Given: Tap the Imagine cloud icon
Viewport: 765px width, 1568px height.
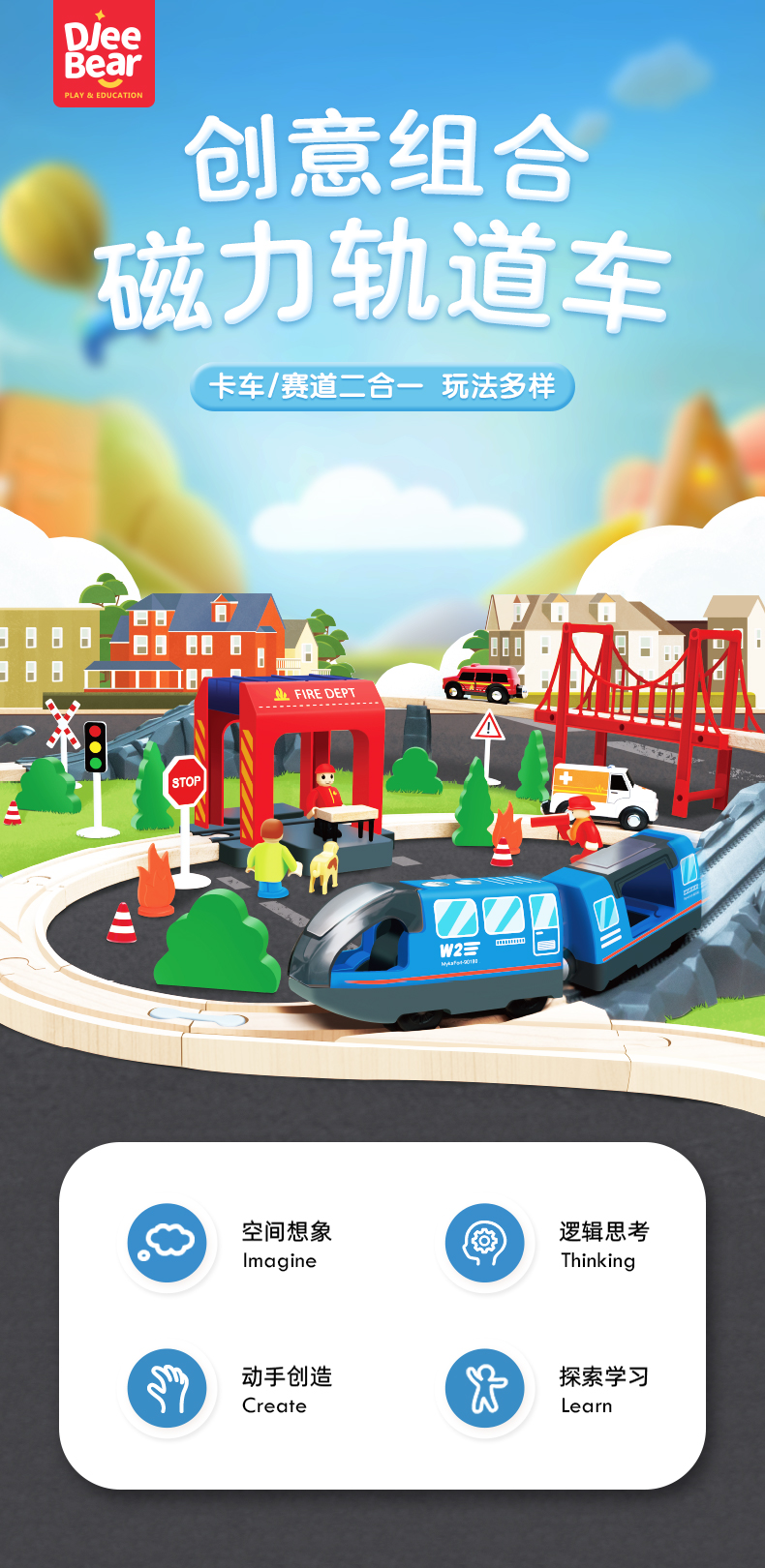Looking at the screenshot, I should click(168, 1243).
